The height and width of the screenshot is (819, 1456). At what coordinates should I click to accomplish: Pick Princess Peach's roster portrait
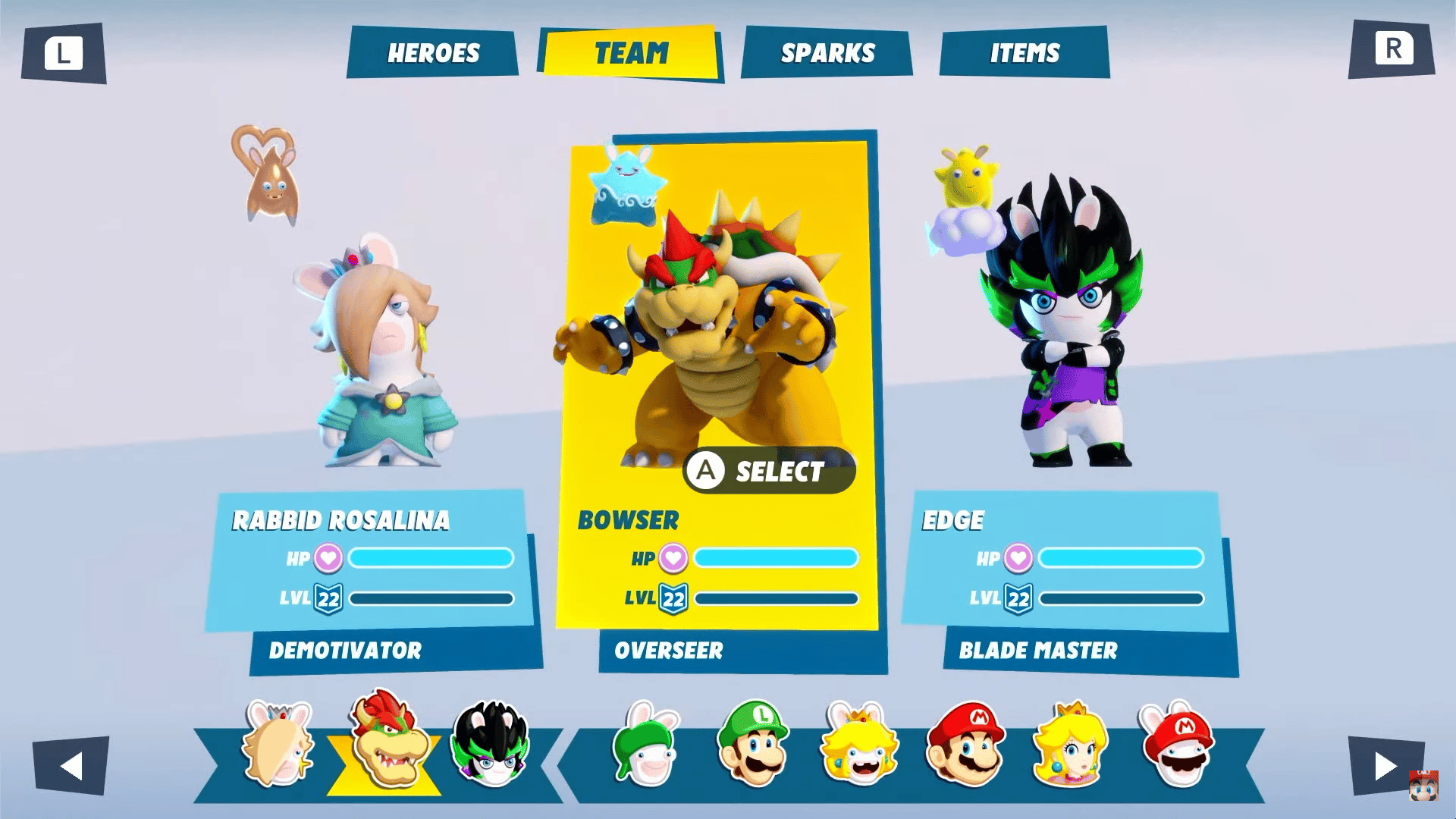[1070, 744]
